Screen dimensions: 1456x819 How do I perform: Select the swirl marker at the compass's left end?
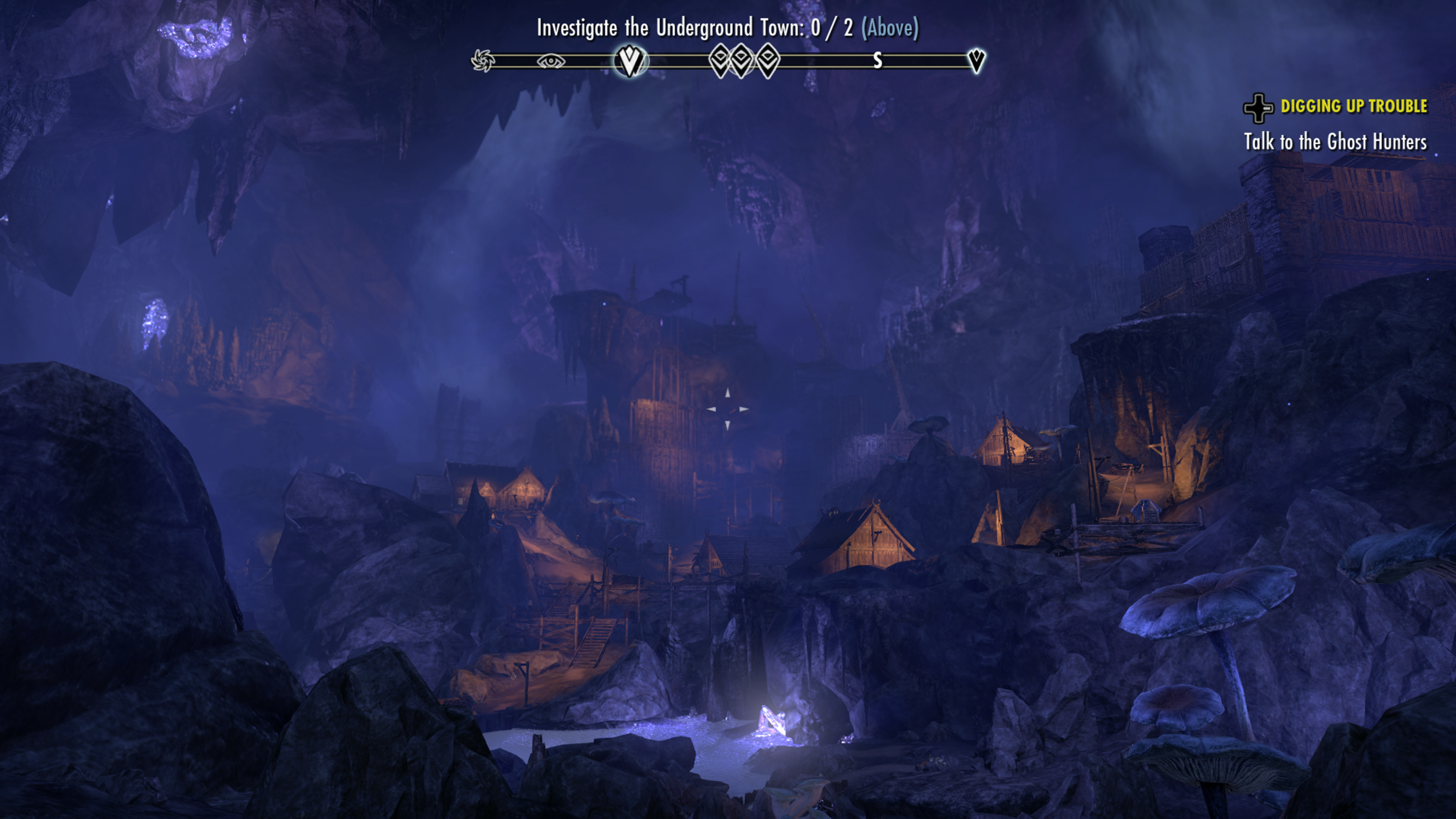[x=482, y=61]
